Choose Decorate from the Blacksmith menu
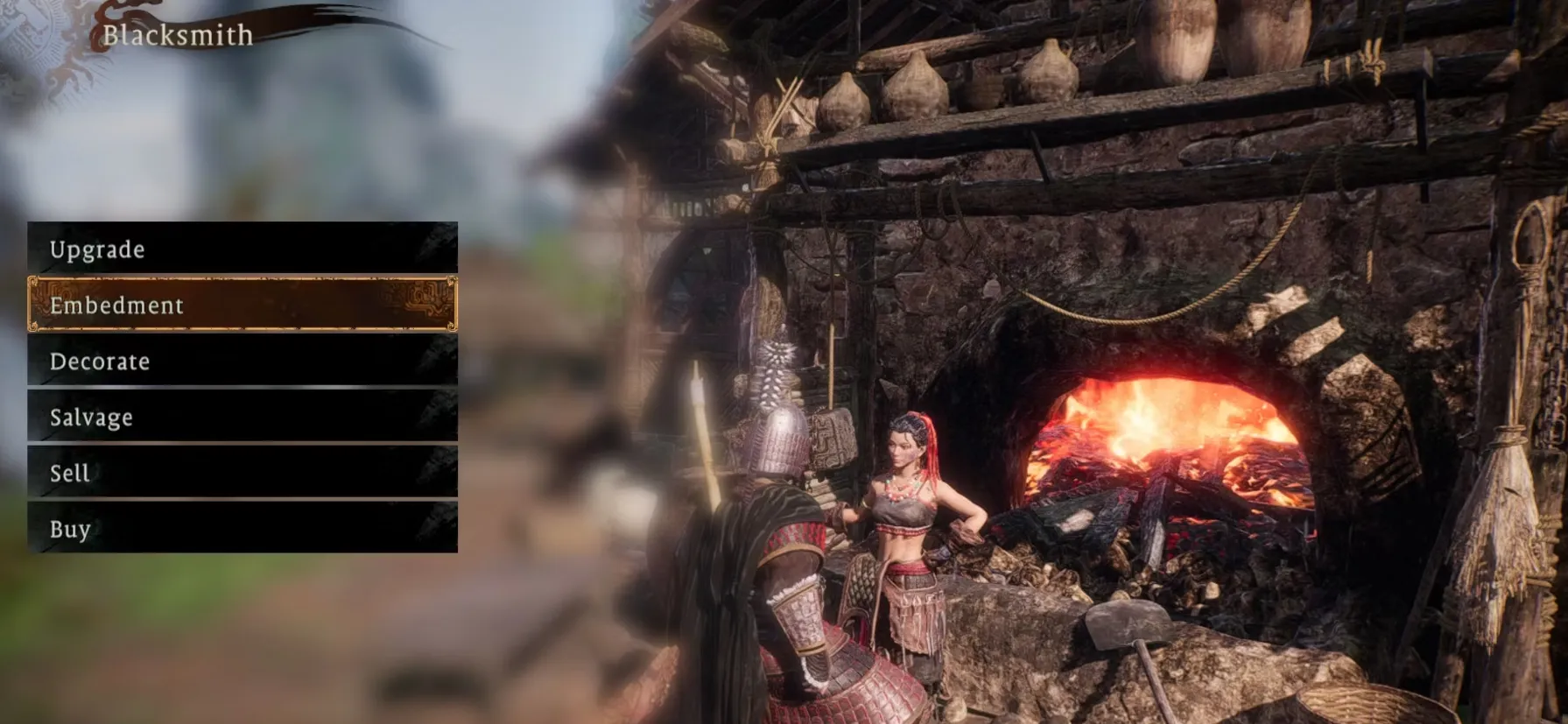Image resolution: width=1568 pixels, height=724 pixels. tap(242, 361)
